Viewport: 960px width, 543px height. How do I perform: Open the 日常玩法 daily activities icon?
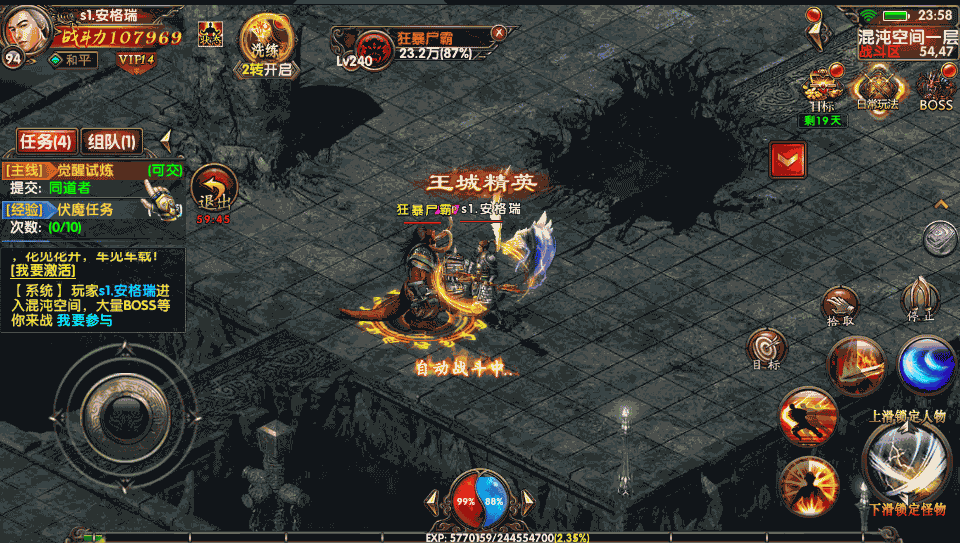[x=879, y=90]
